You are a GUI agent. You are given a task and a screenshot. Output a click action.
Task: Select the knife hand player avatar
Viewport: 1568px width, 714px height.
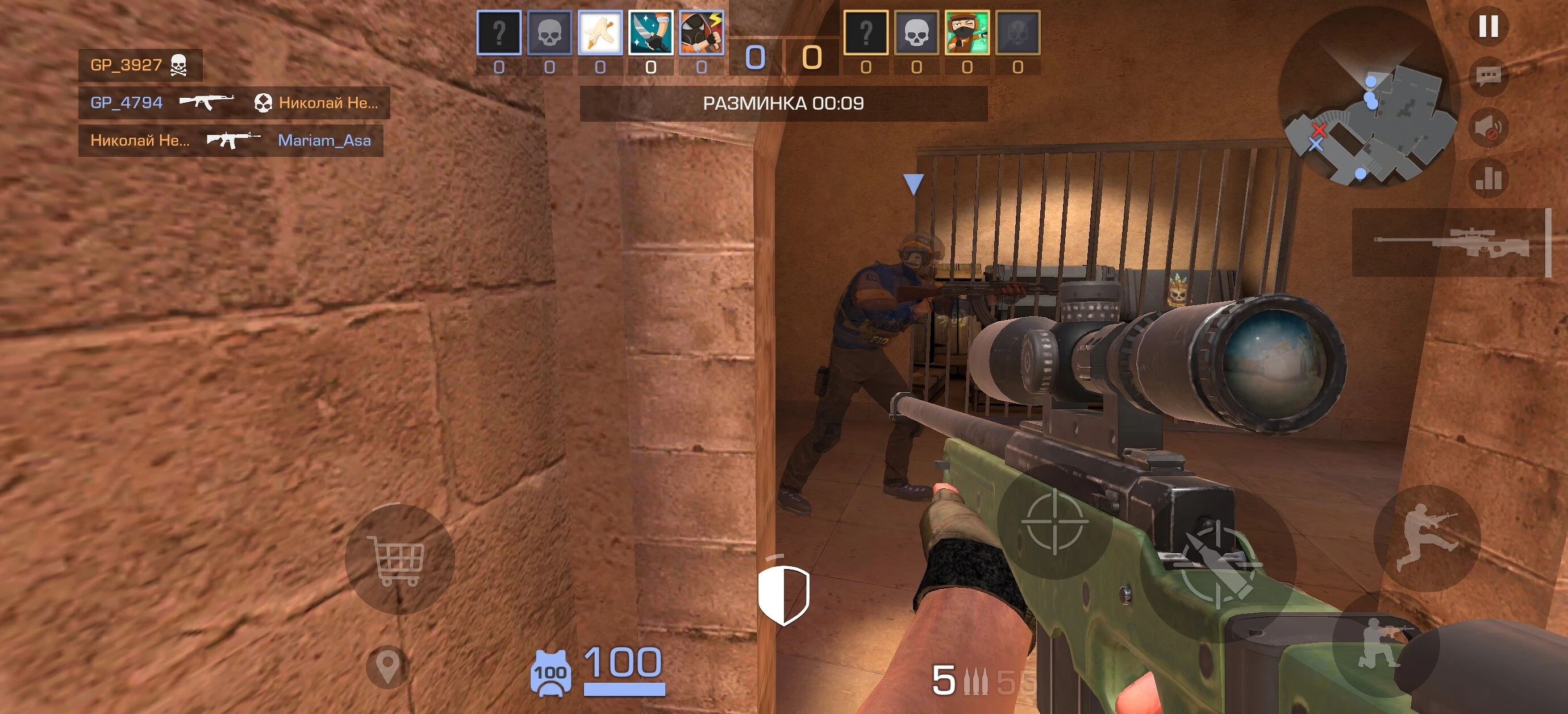tap(650, 33)
